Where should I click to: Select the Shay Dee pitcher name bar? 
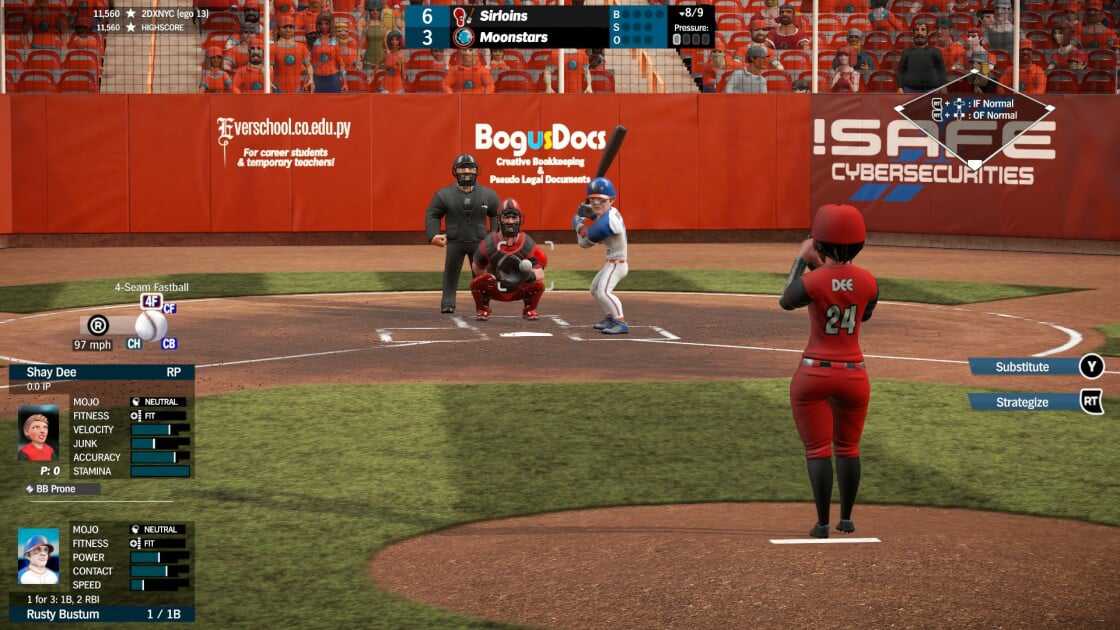point(101,372)
